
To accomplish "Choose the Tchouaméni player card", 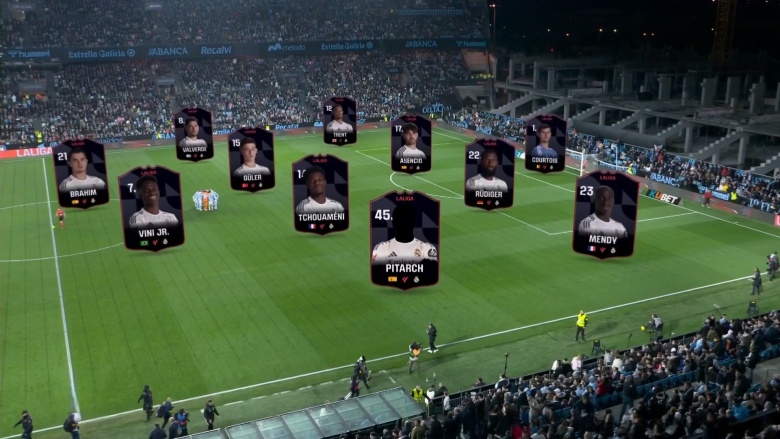I will [x=320, y=194].
